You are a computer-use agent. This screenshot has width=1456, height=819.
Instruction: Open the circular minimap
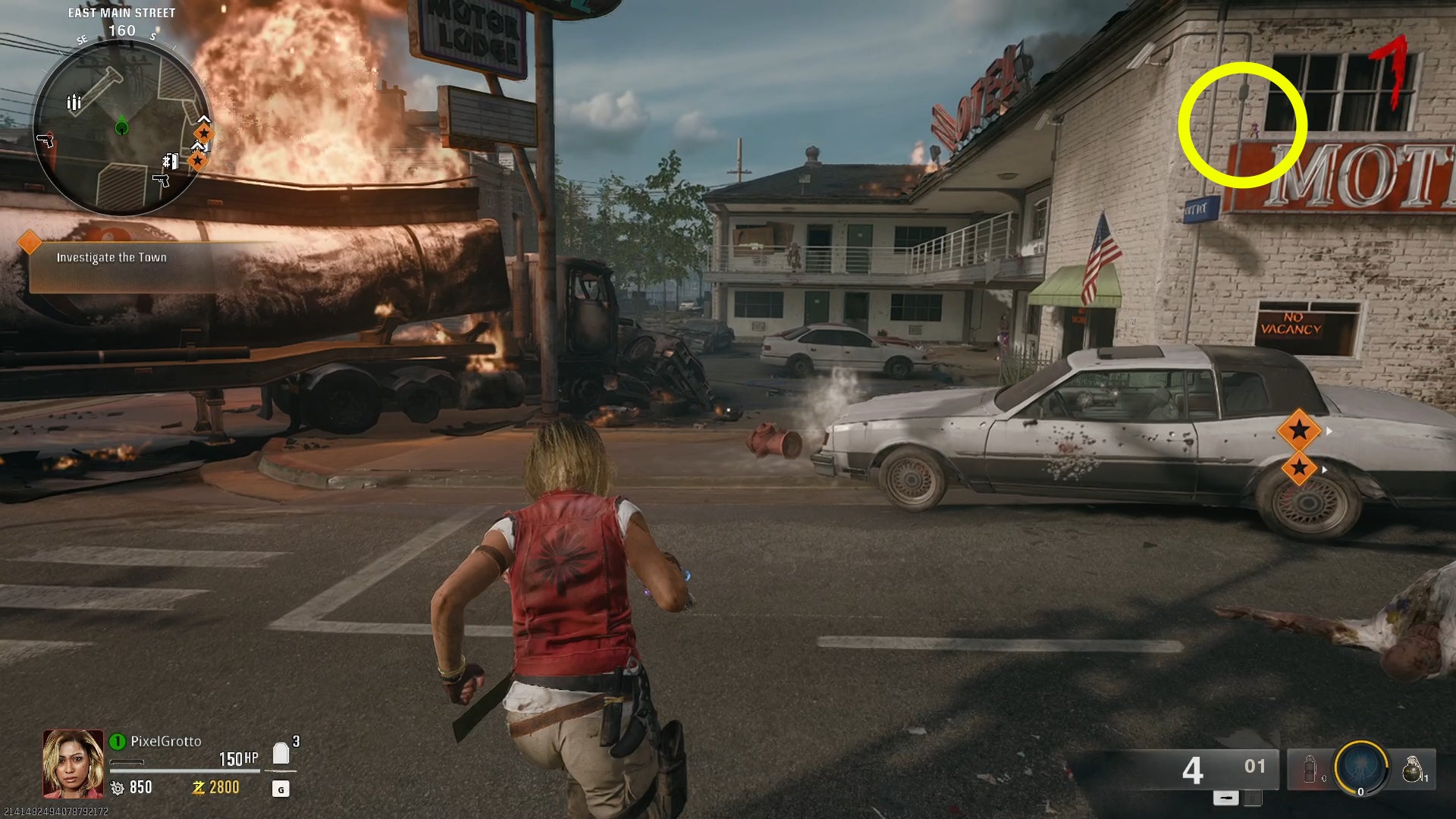(x=121, y=127)
